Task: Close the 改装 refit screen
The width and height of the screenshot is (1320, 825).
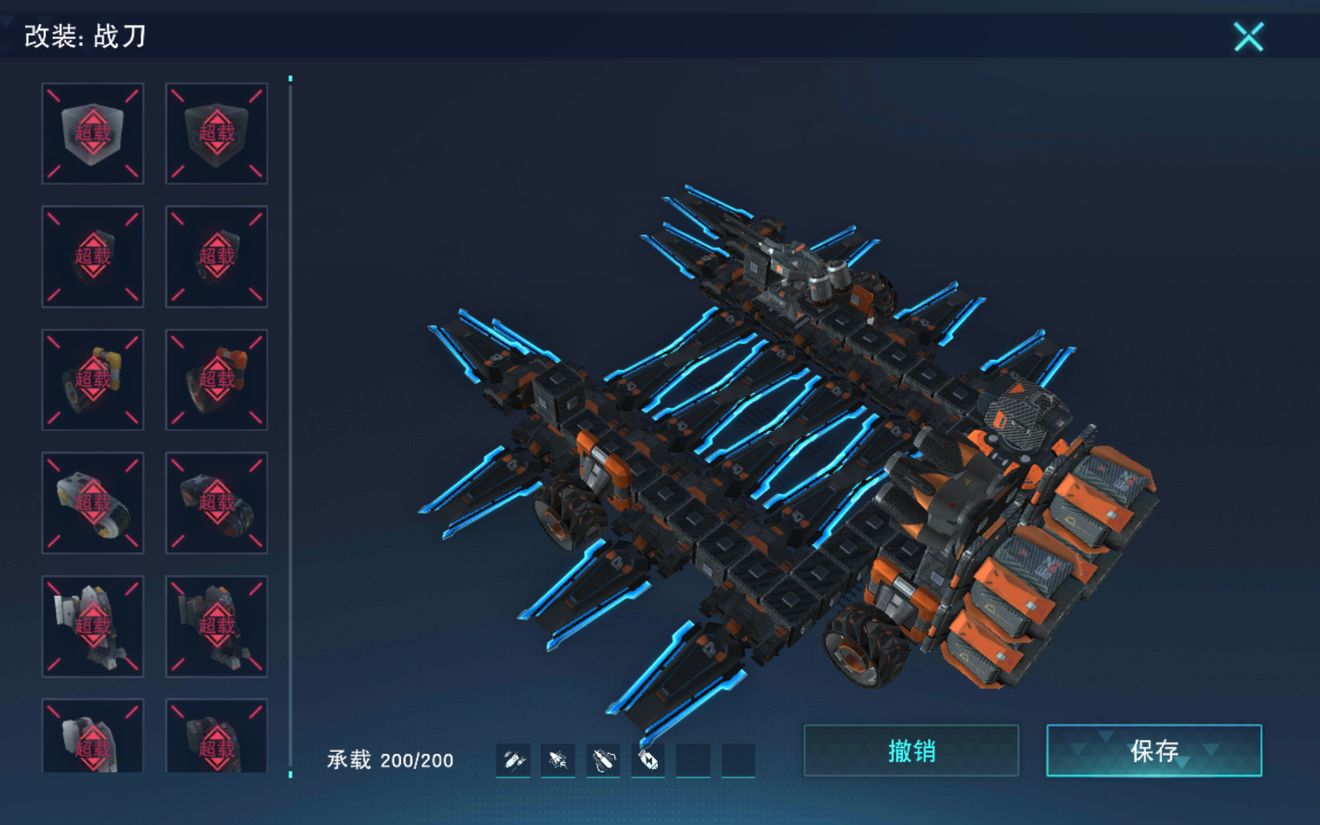Action: (1248, 37)
